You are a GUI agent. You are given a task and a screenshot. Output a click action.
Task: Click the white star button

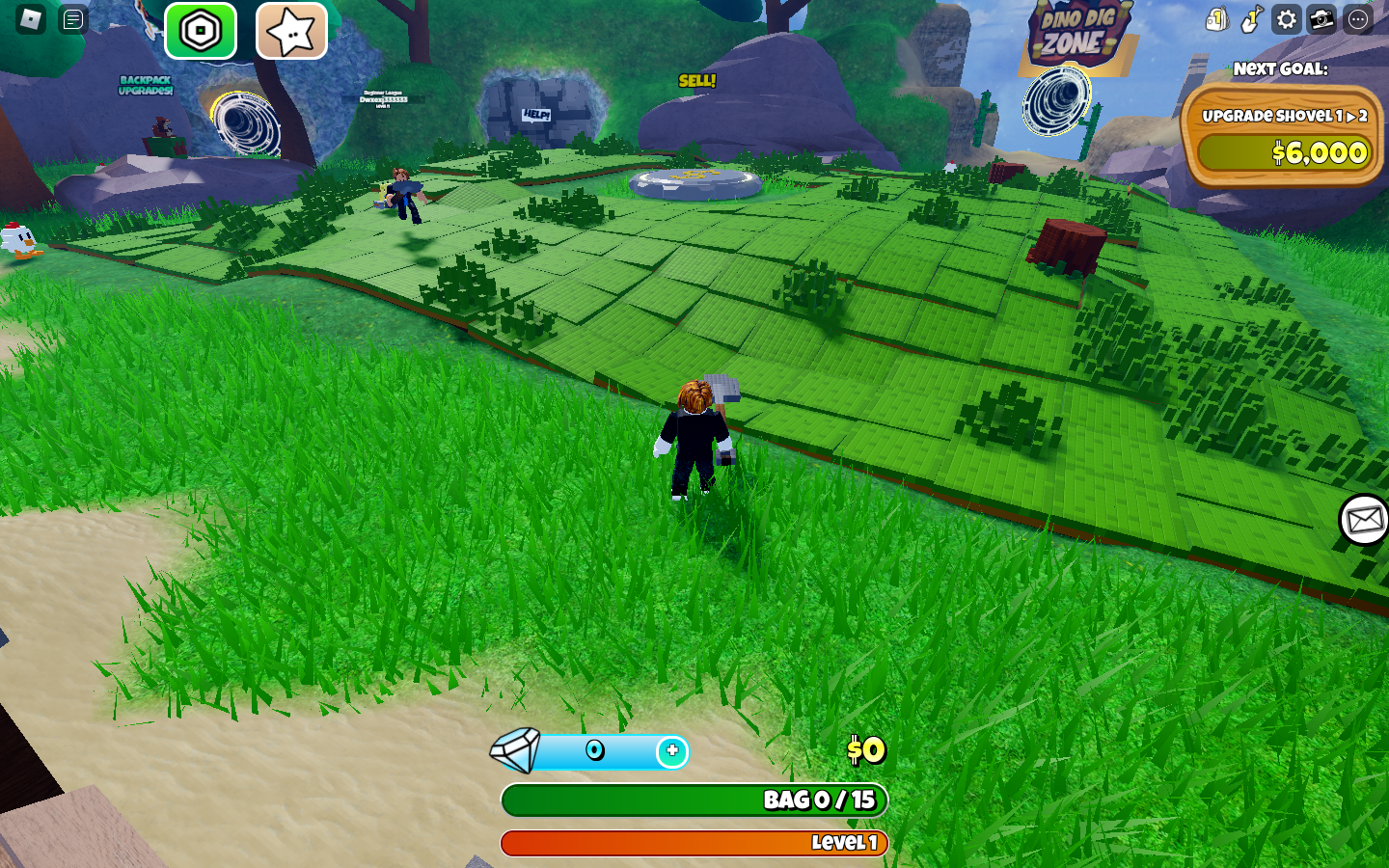(x=291, y=31)
